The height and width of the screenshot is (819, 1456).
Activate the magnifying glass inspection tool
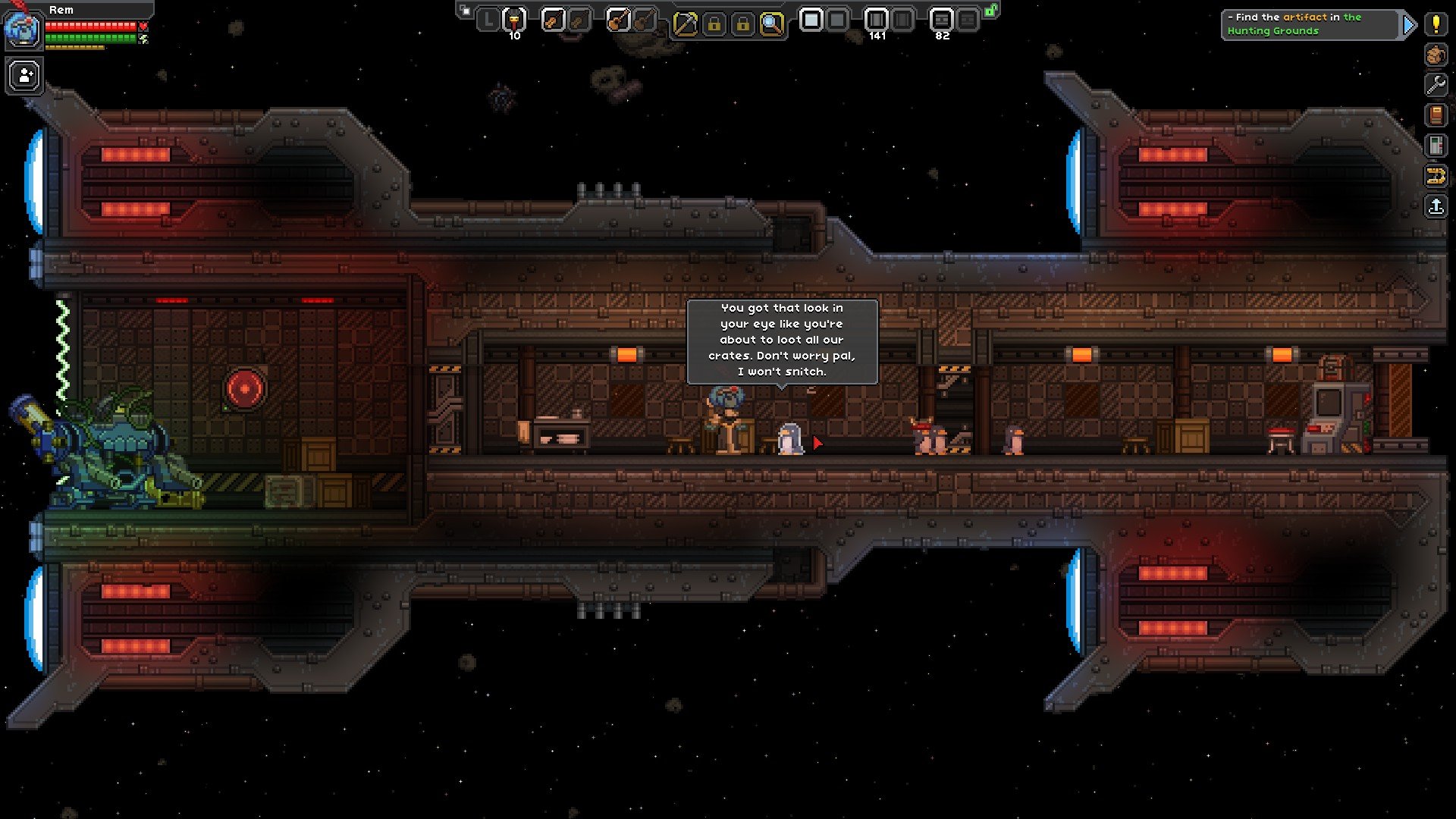[x=771, y=24]
